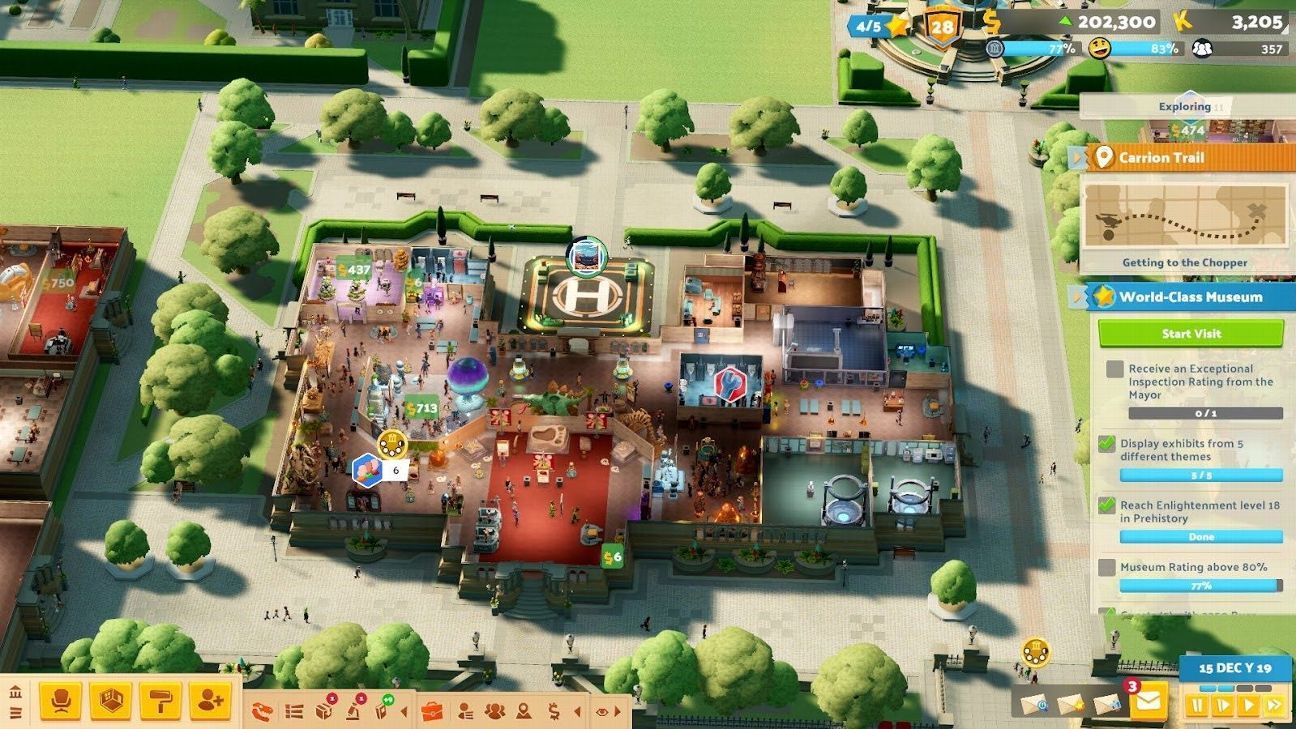Pause the game
The height and width of the screenshot is (729, 1296).
coord(1197,705)
